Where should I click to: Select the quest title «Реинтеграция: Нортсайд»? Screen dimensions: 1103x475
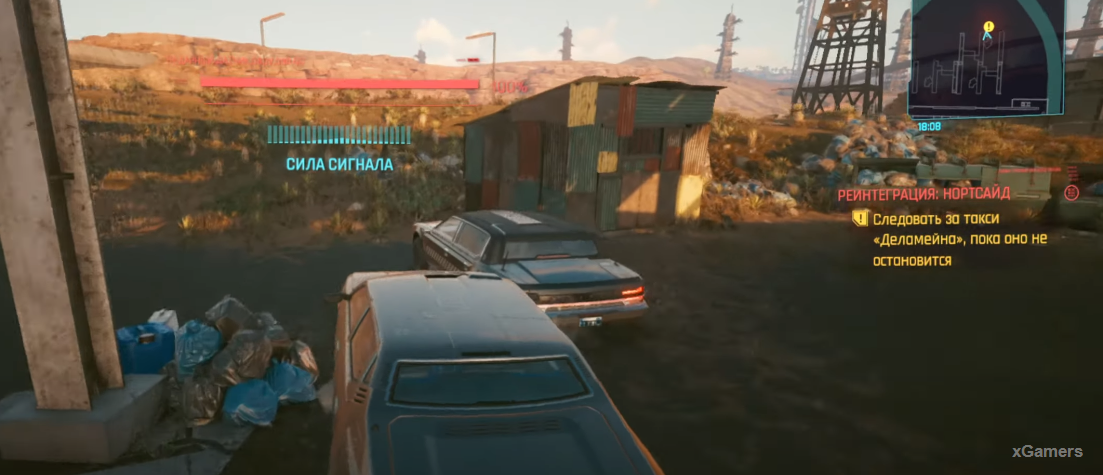coord(923,194)
